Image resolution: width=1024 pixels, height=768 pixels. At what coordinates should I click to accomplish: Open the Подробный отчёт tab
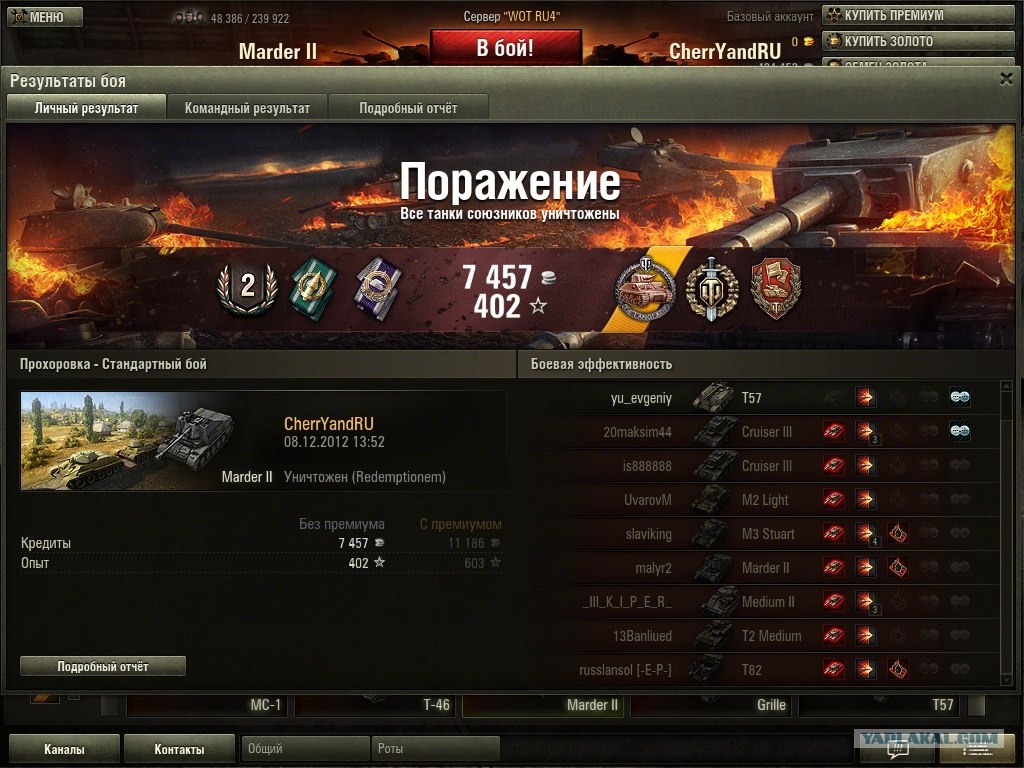(x=408, y=108)
